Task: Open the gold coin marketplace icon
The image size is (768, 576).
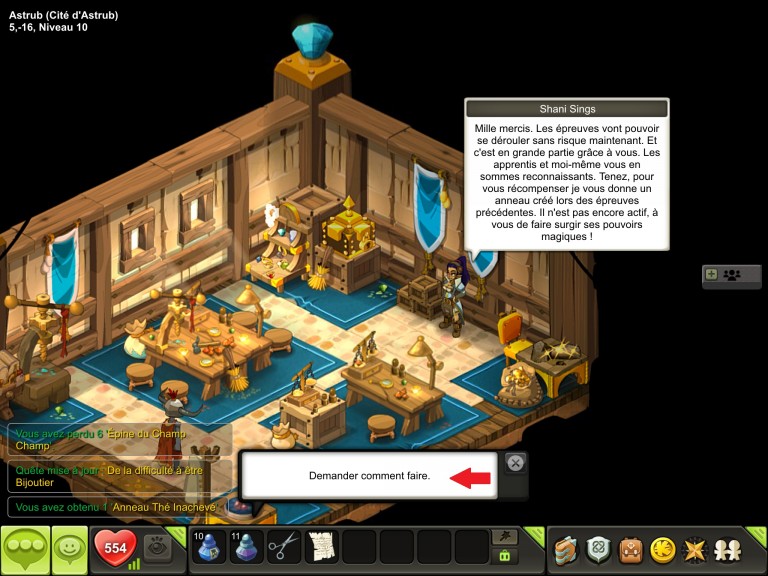Action: (662, 549)
